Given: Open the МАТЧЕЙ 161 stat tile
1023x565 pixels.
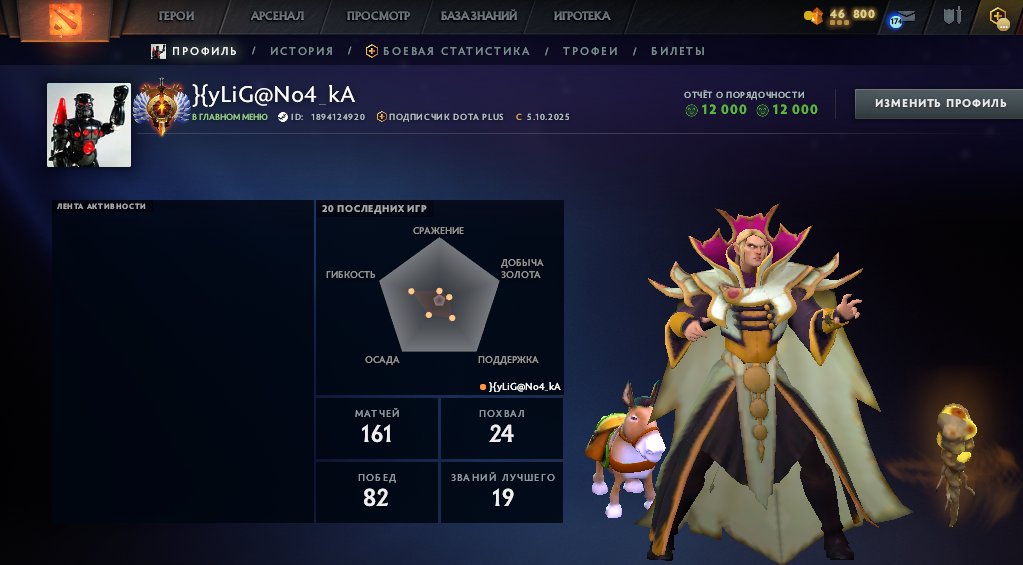Looking at the screenshot, I should coord(377,427).
